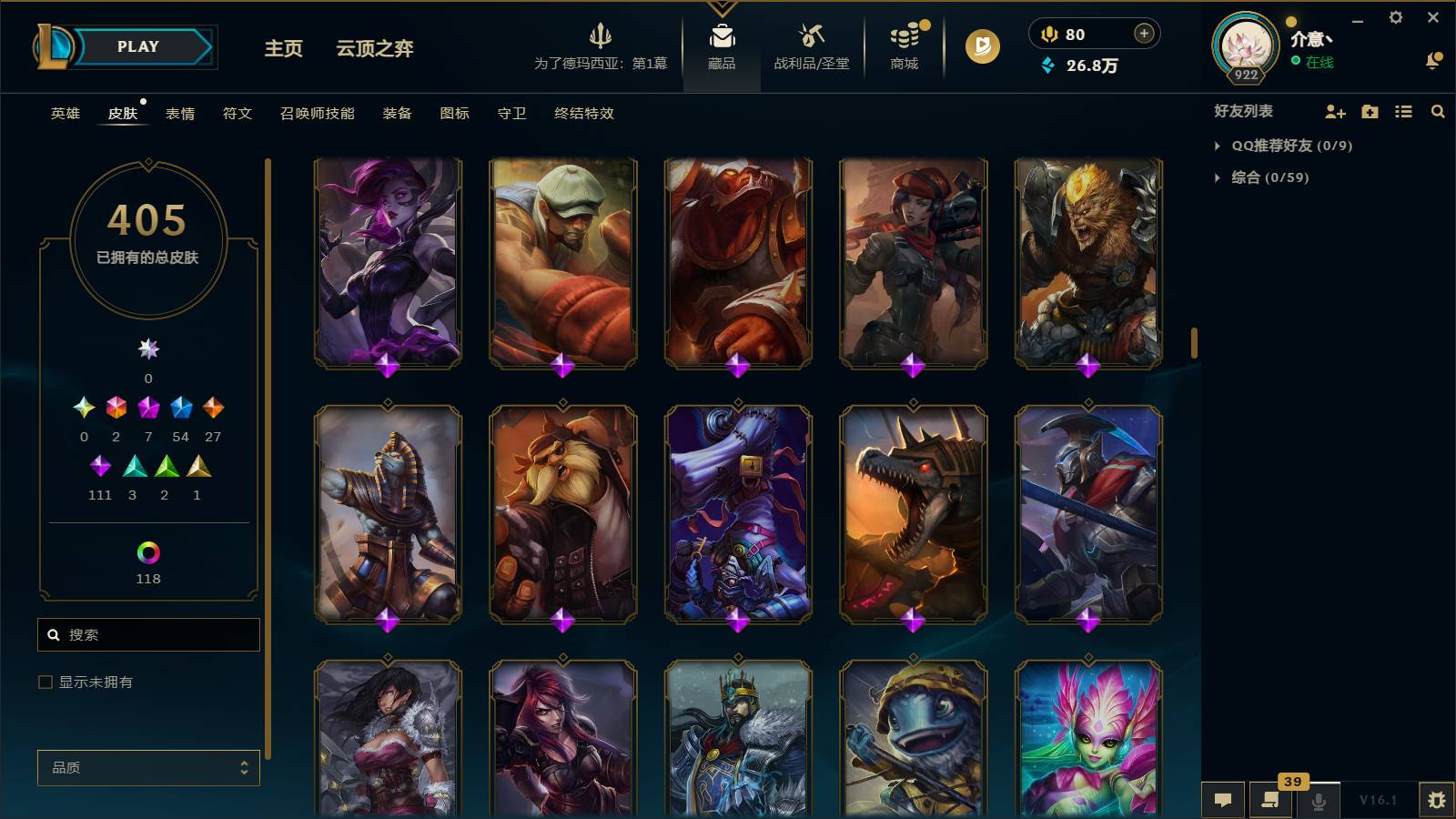Enable the 显示未拥有 checkbox
This screenshot has width=1456, height=819.
click(43, 682)
